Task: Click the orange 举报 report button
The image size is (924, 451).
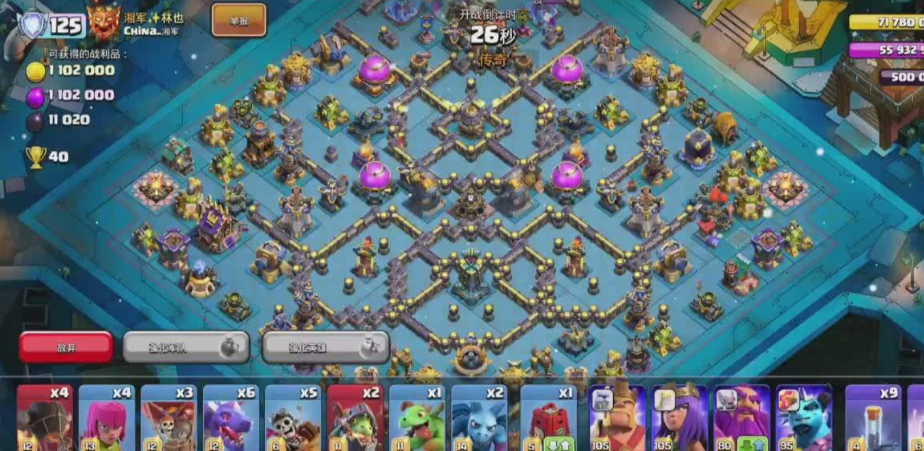Action: [x=238, y=19]
